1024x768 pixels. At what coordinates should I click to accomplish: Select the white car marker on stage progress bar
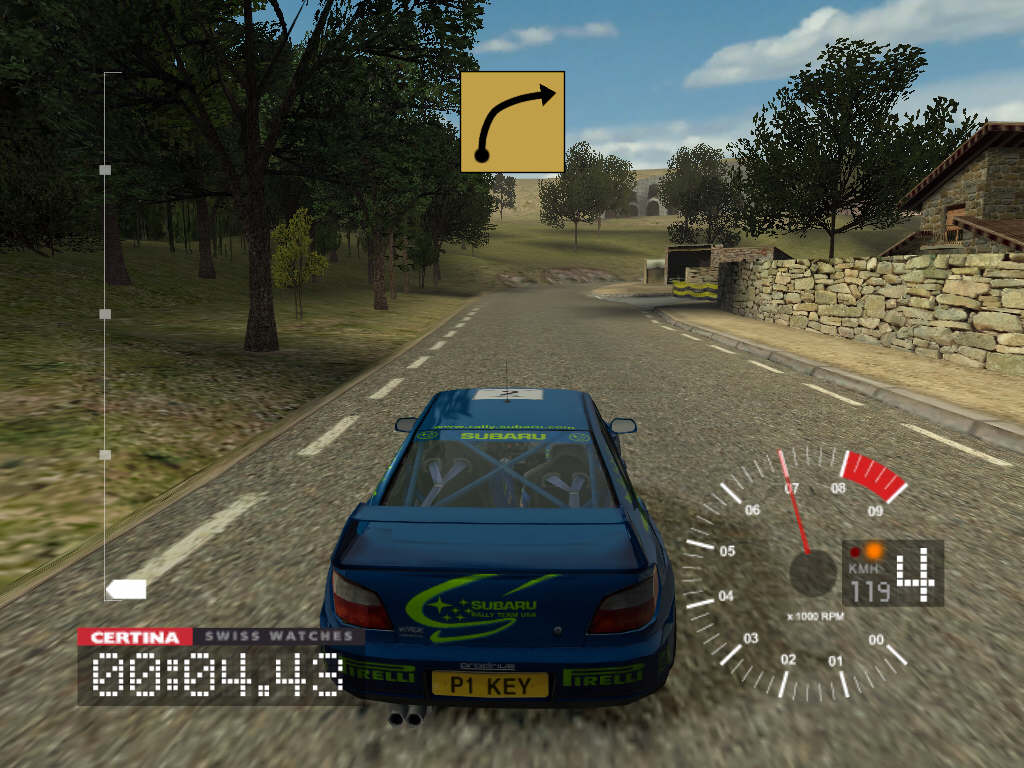[126, 589]
